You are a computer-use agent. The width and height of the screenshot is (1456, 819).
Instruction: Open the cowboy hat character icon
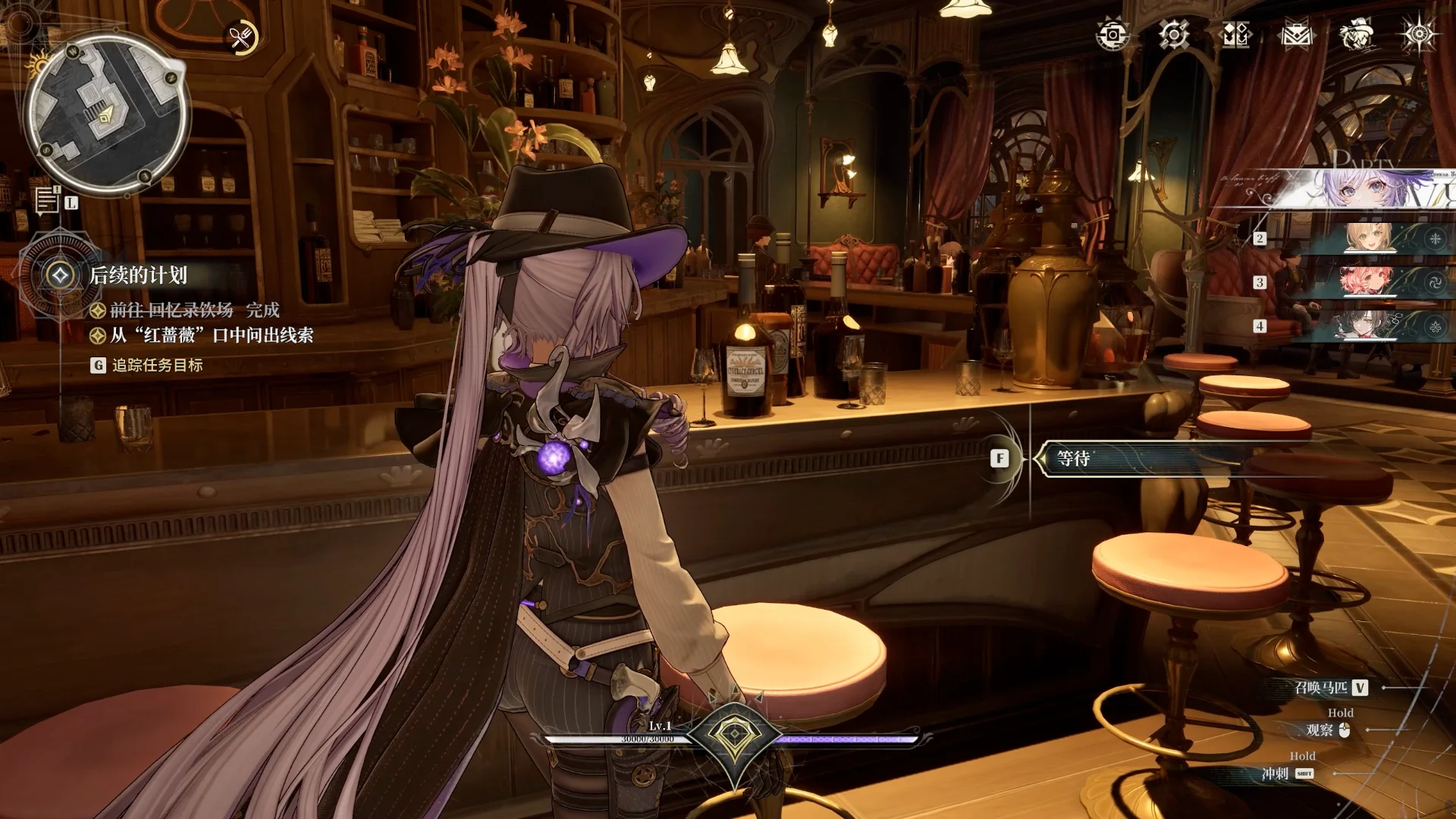pos(1357,35)
